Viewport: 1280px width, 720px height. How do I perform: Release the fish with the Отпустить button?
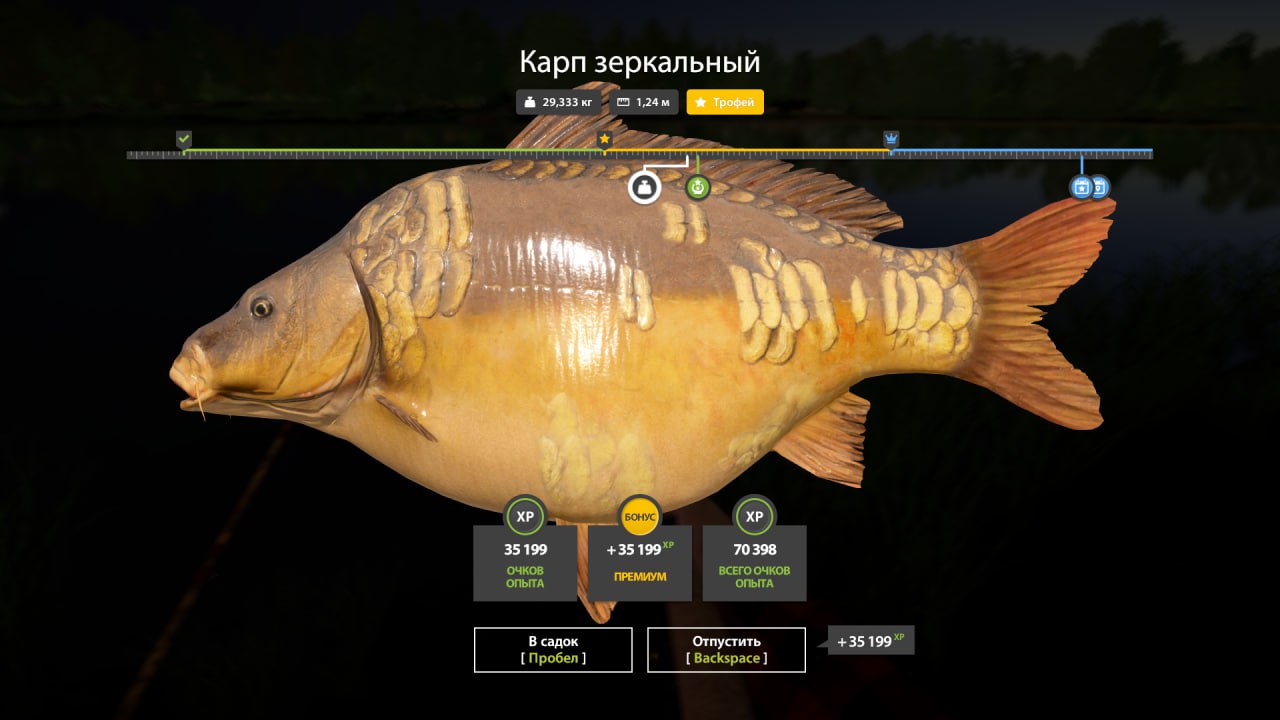point(726,650)
